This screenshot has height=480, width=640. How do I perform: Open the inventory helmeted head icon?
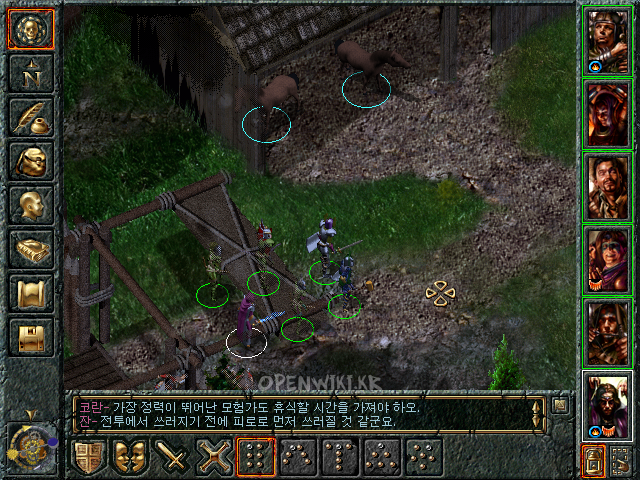(x=31, y=161)
